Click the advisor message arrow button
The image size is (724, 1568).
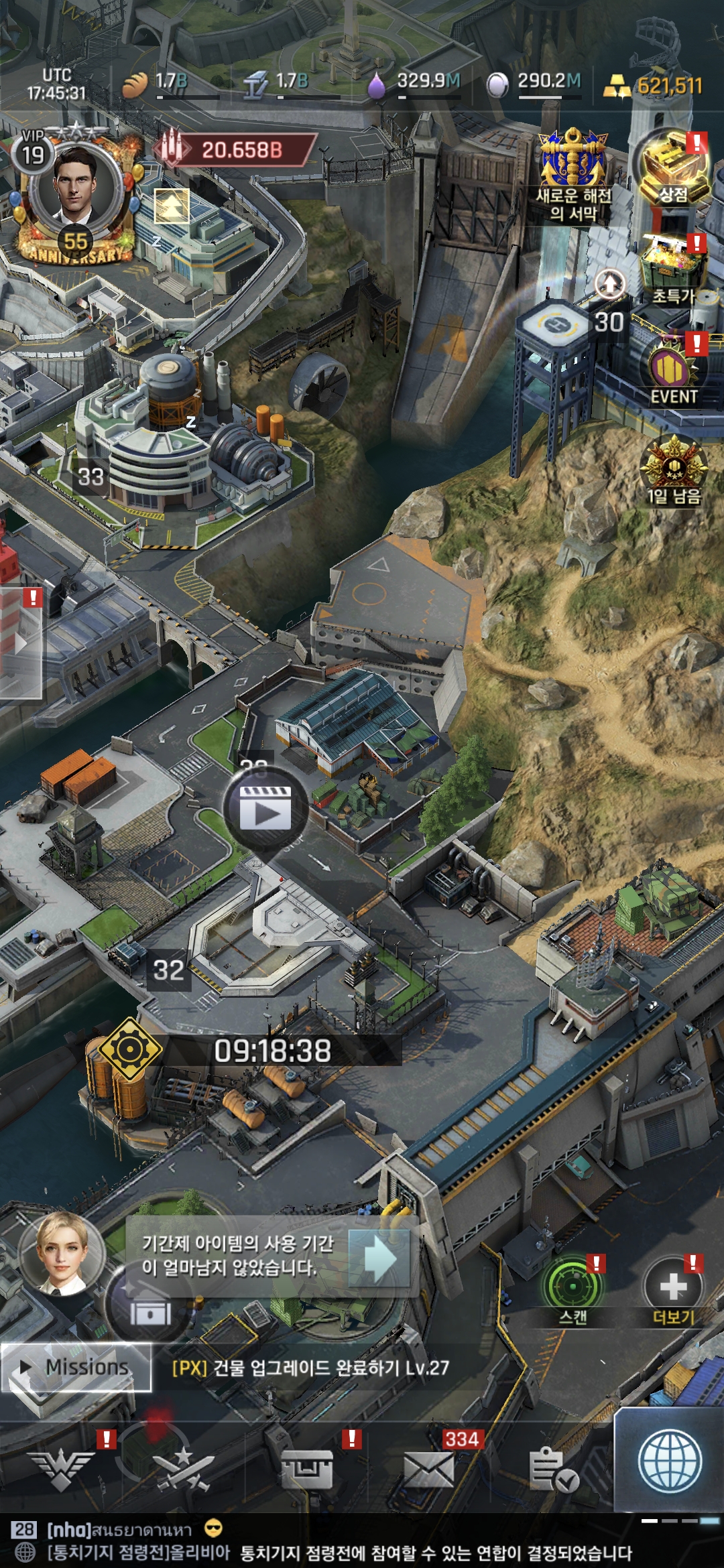click(379, 1258)
